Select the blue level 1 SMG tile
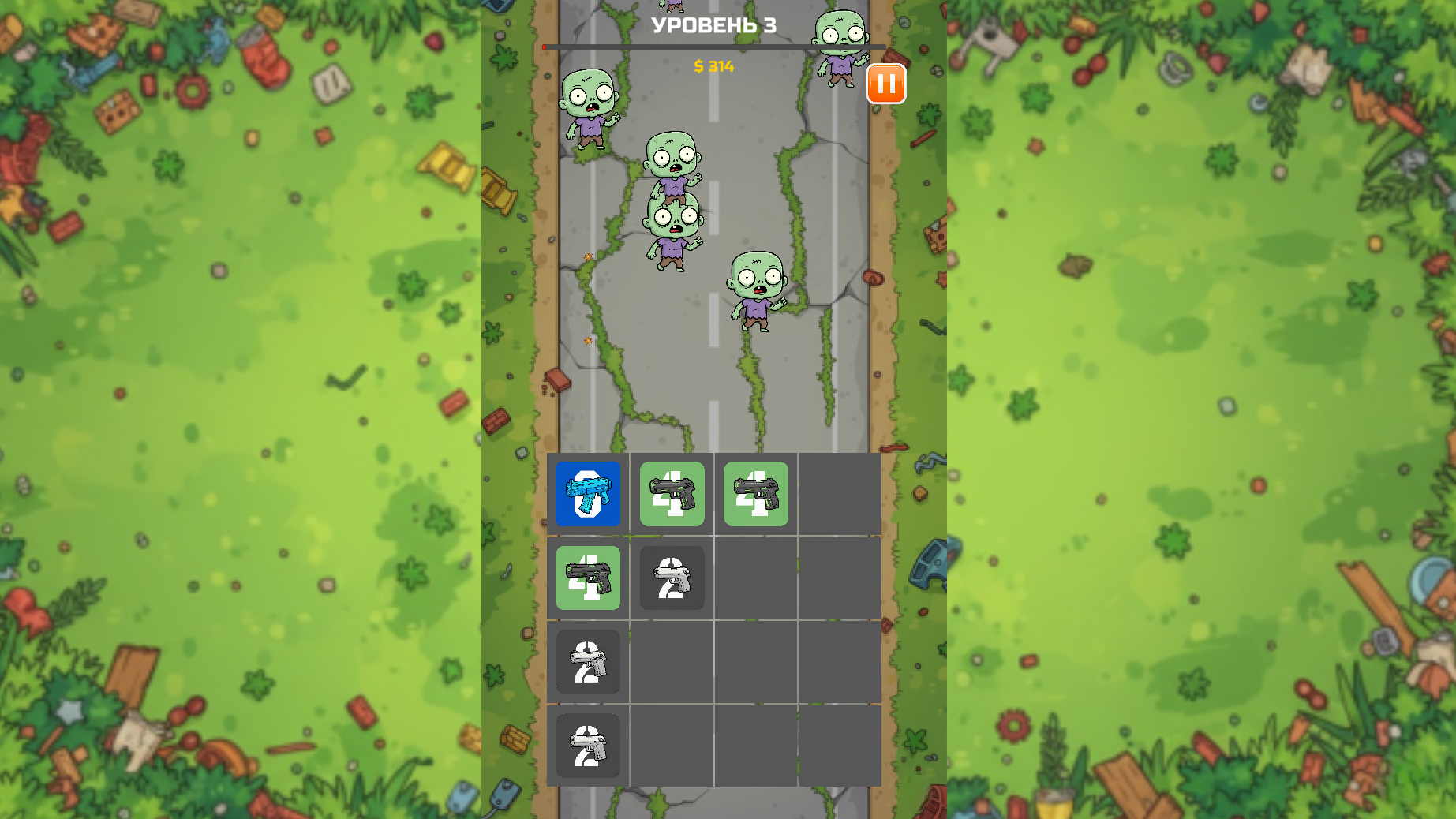Image resolution: width=1456 pixels, height=819 pixels. (588, 495)
